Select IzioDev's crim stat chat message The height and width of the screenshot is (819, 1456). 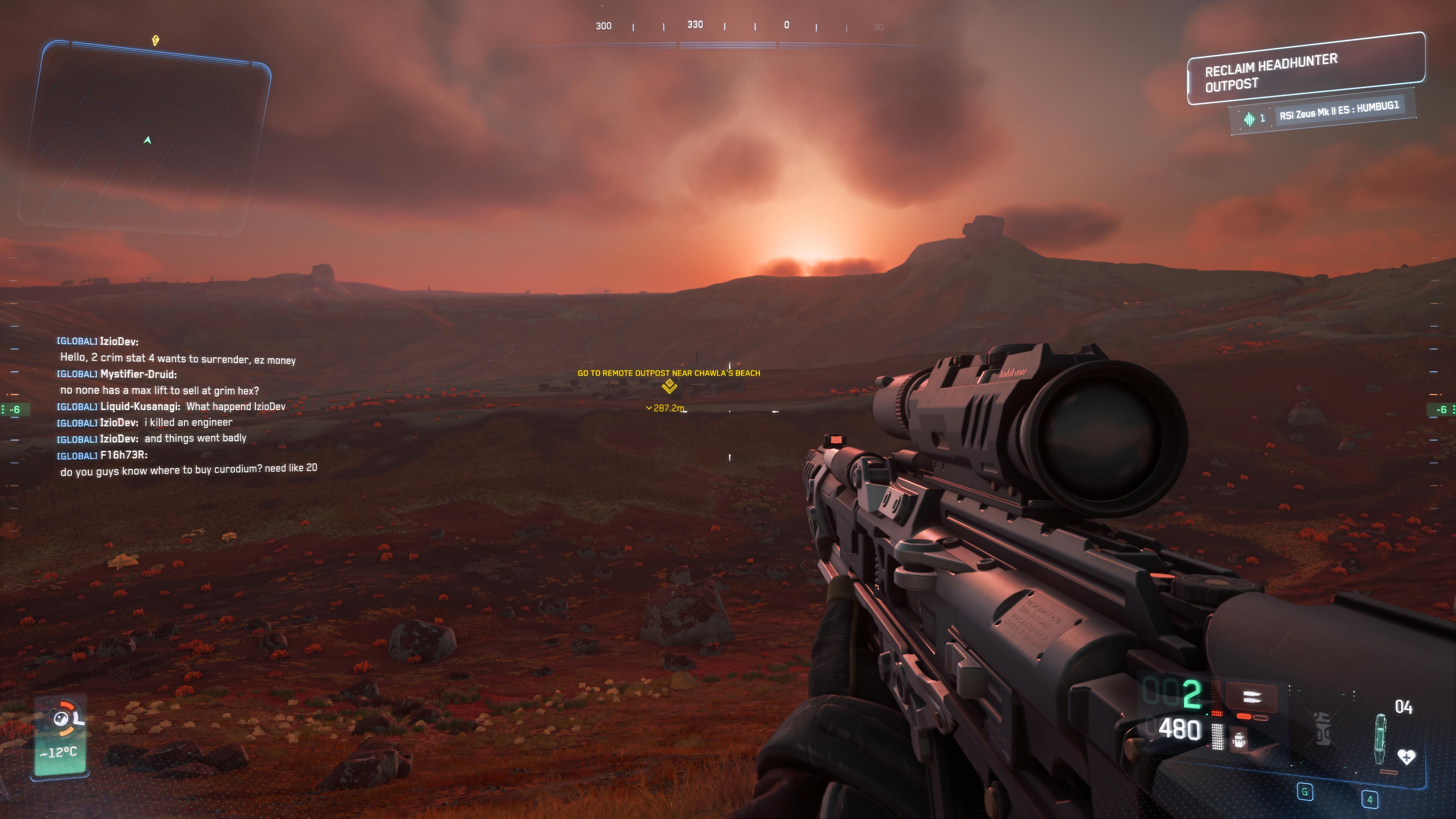pyautogui.click(x=177, y=359)
